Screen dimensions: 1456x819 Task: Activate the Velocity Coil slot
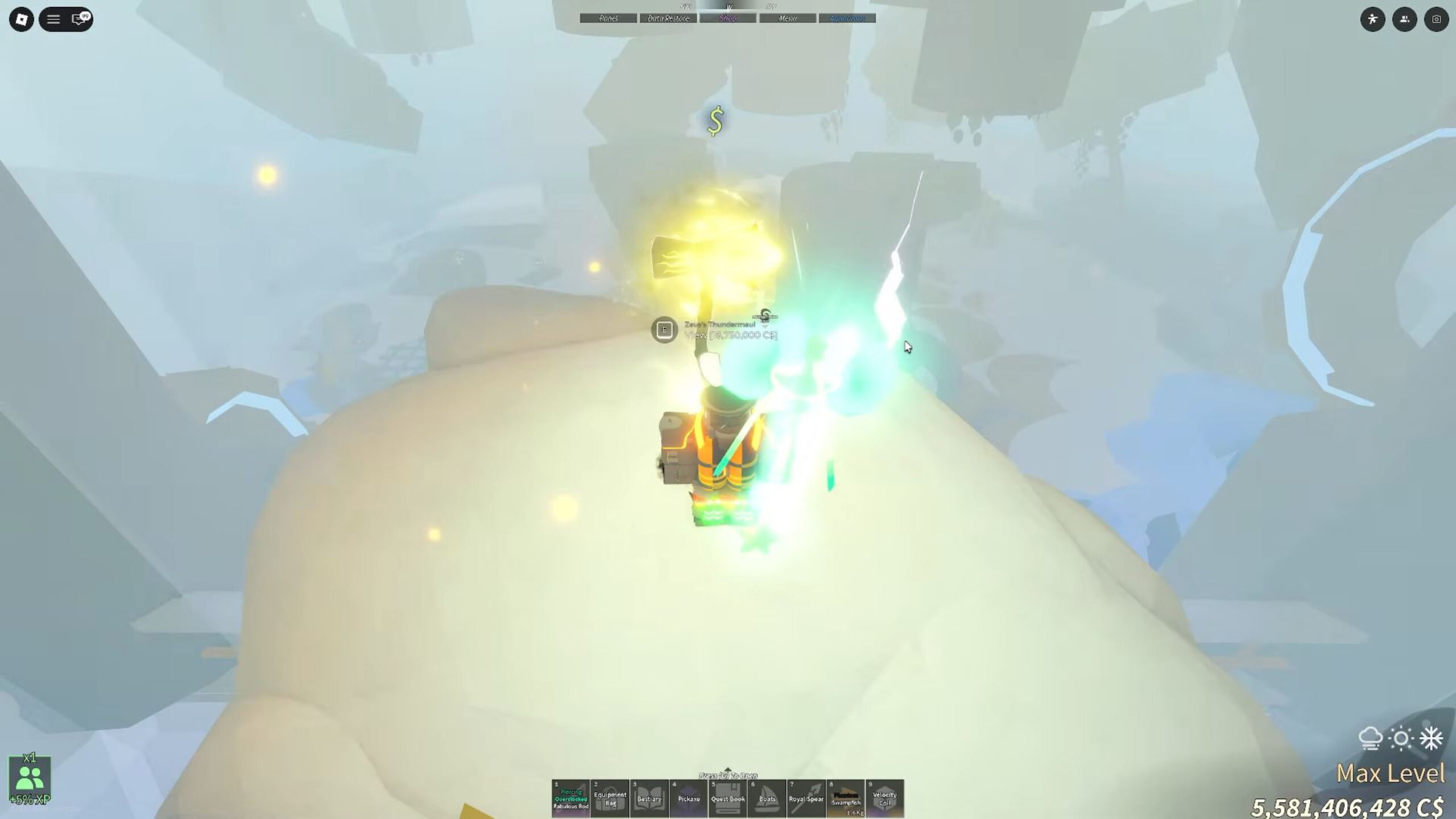884,798
